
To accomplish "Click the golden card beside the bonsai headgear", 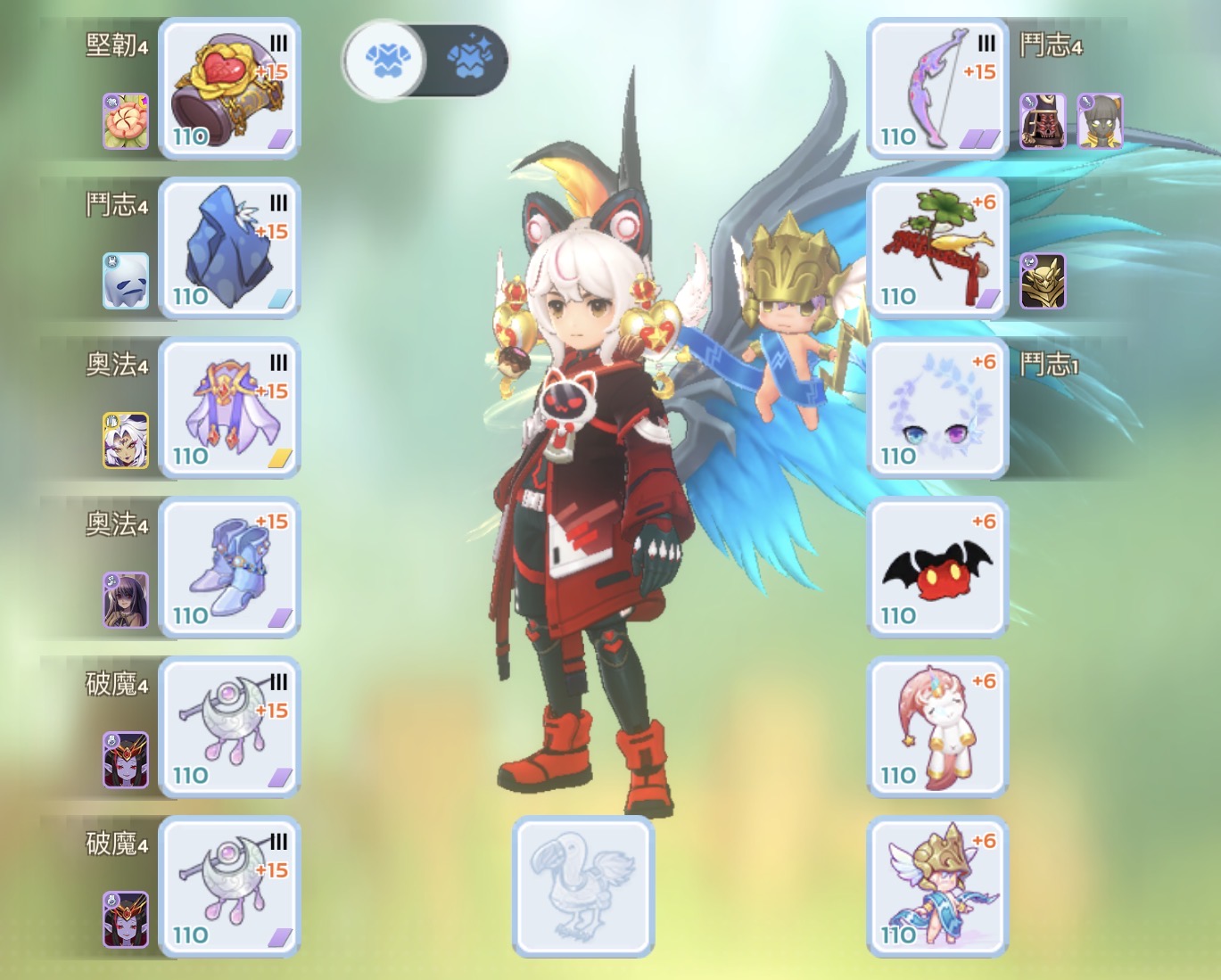I will (x=1044, y=285).
